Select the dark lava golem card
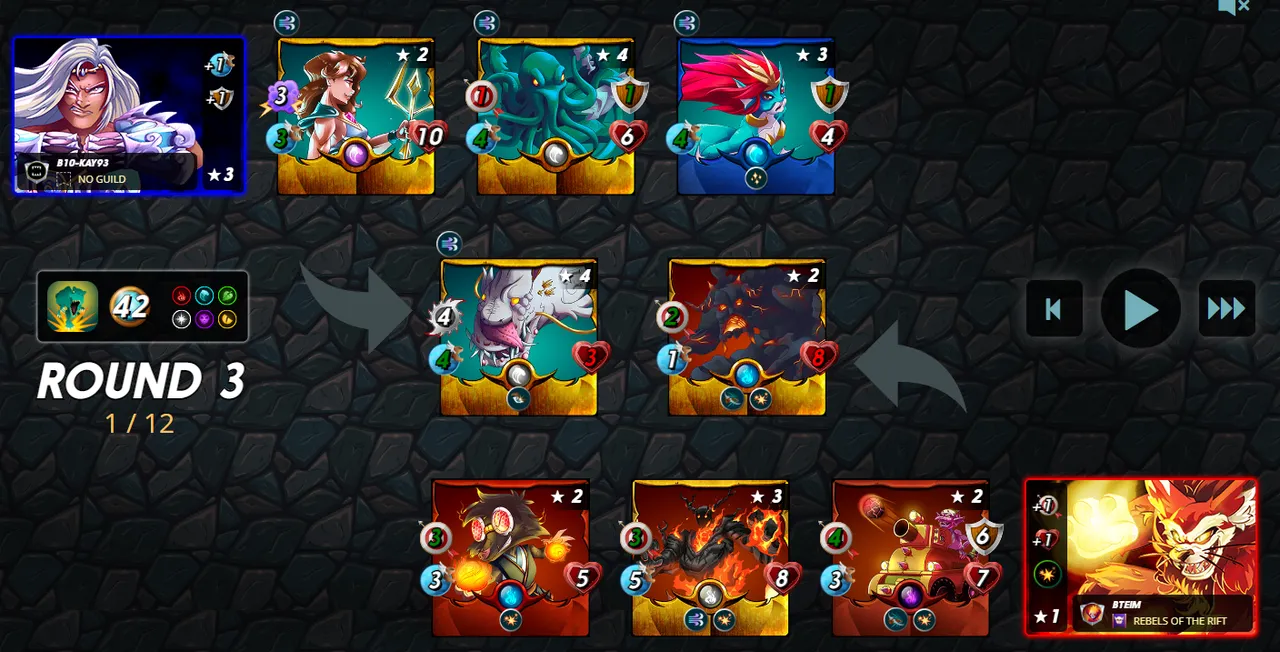This screenshot has width=1280, height=652. 747,337
